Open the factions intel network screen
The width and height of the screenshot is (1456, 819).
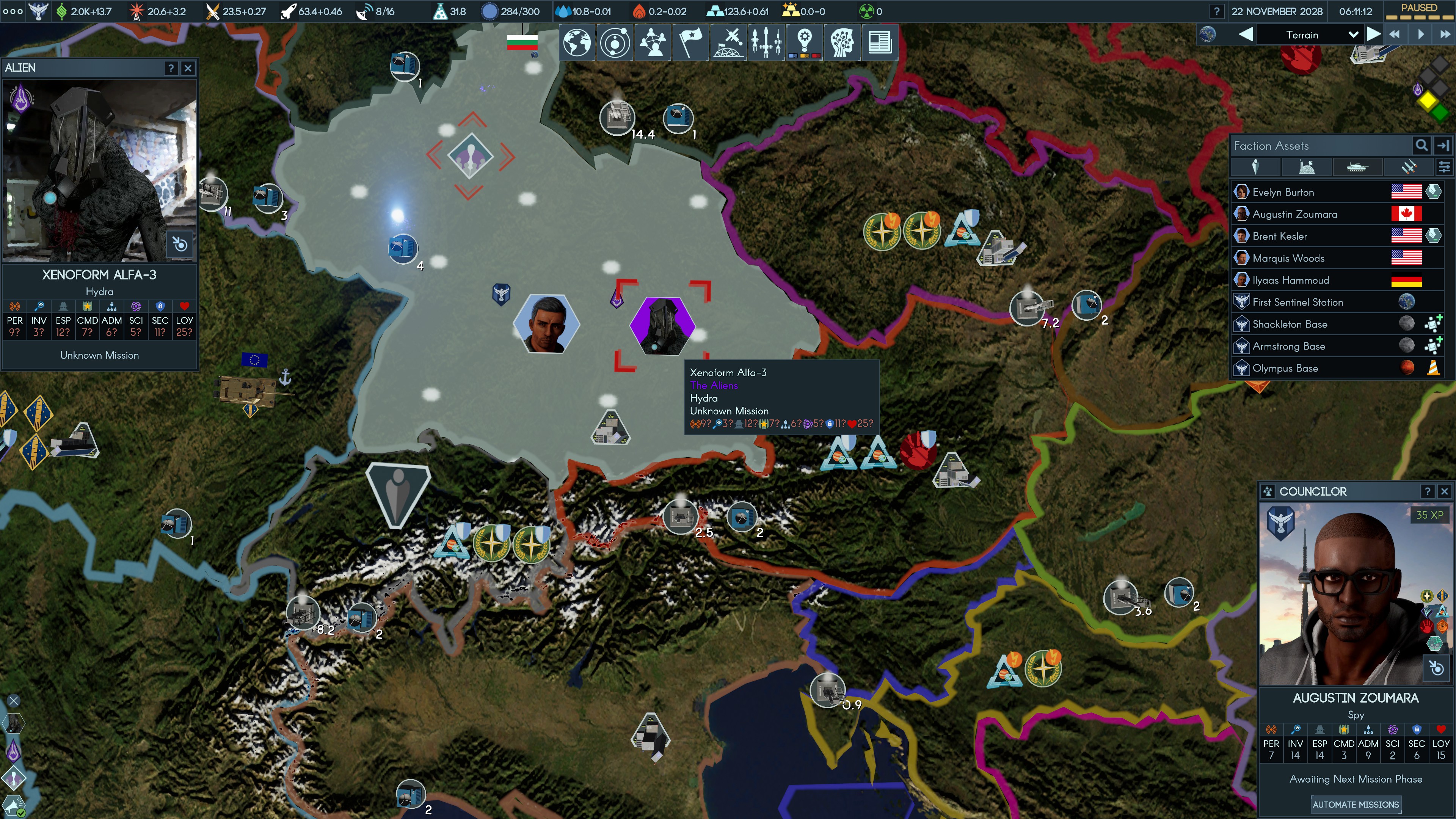653,42
